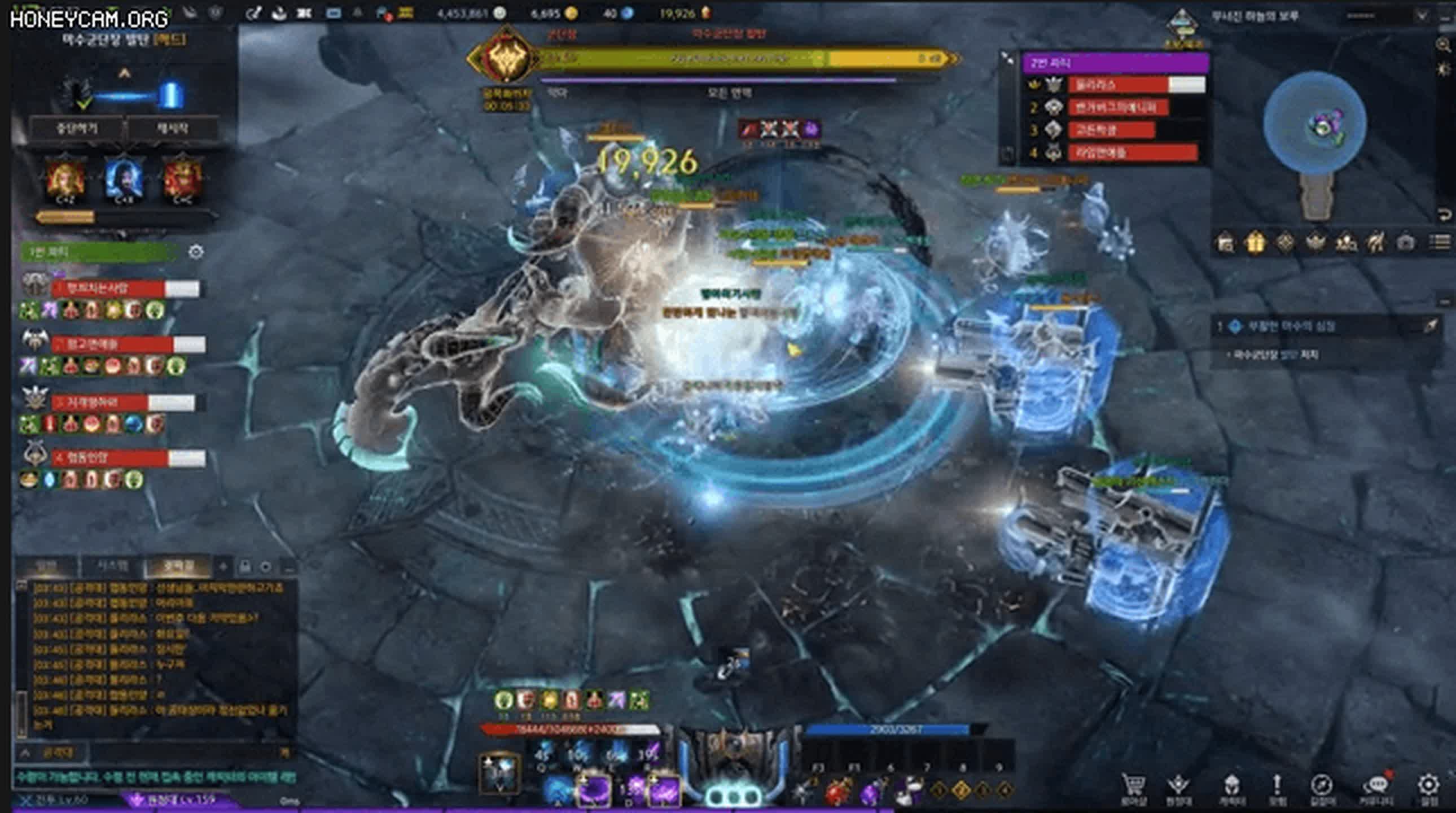Viewport: 1456px width, 813px height.
Task: Click the circular blue minimap
Action: 1315,121
